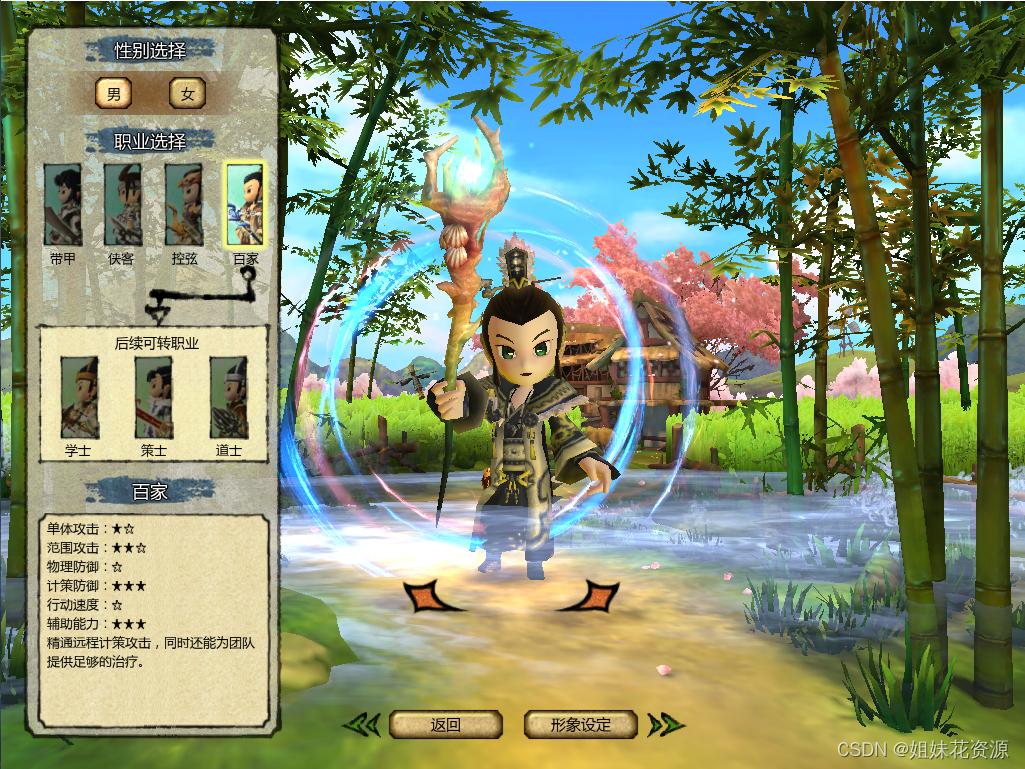
Task: View the 策士 advanced class portrait
Action: [x=154, y=398]
